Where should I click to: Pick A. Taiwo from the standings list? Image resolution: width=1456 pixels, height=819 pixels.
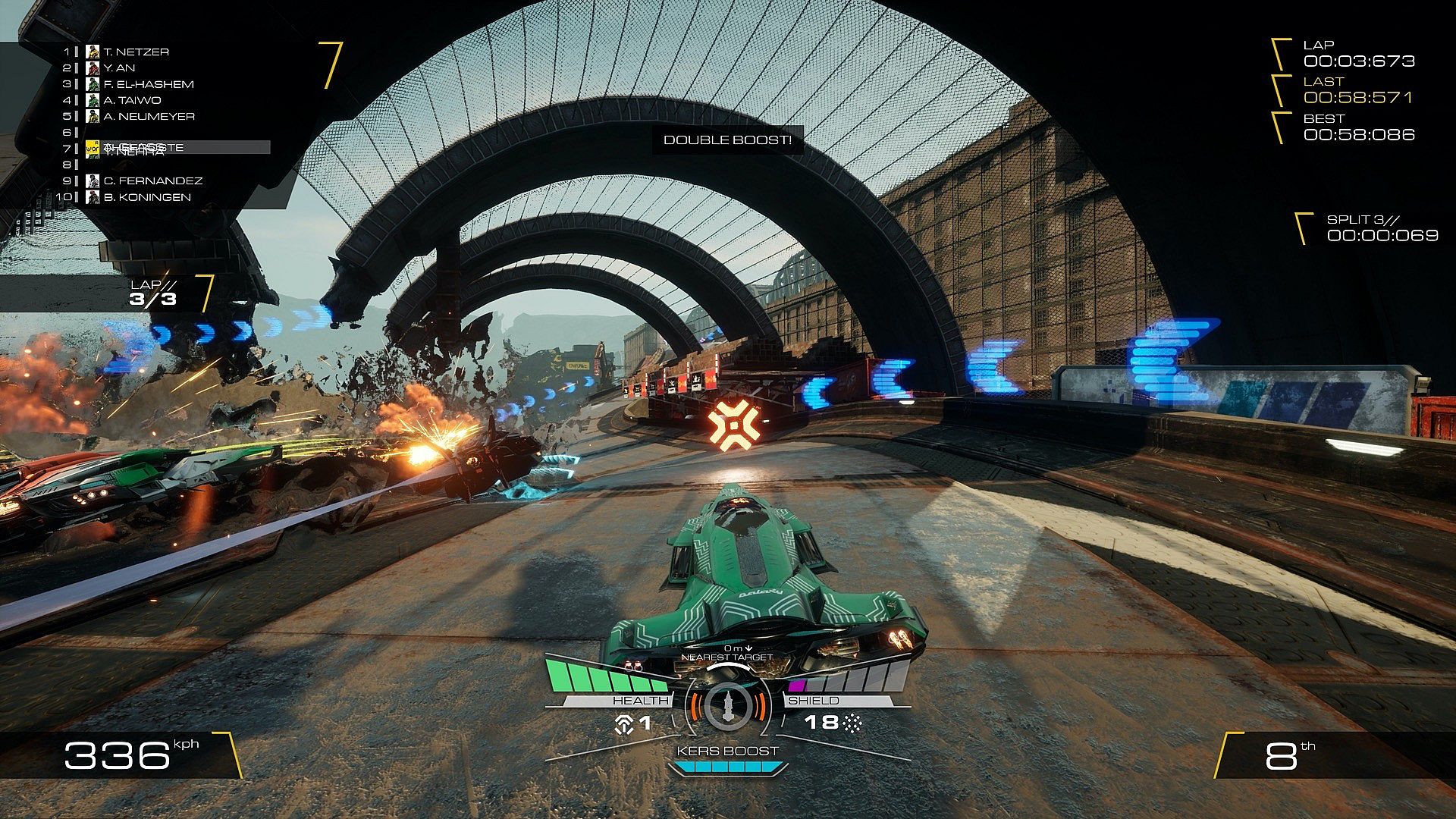tap(132, 100)
